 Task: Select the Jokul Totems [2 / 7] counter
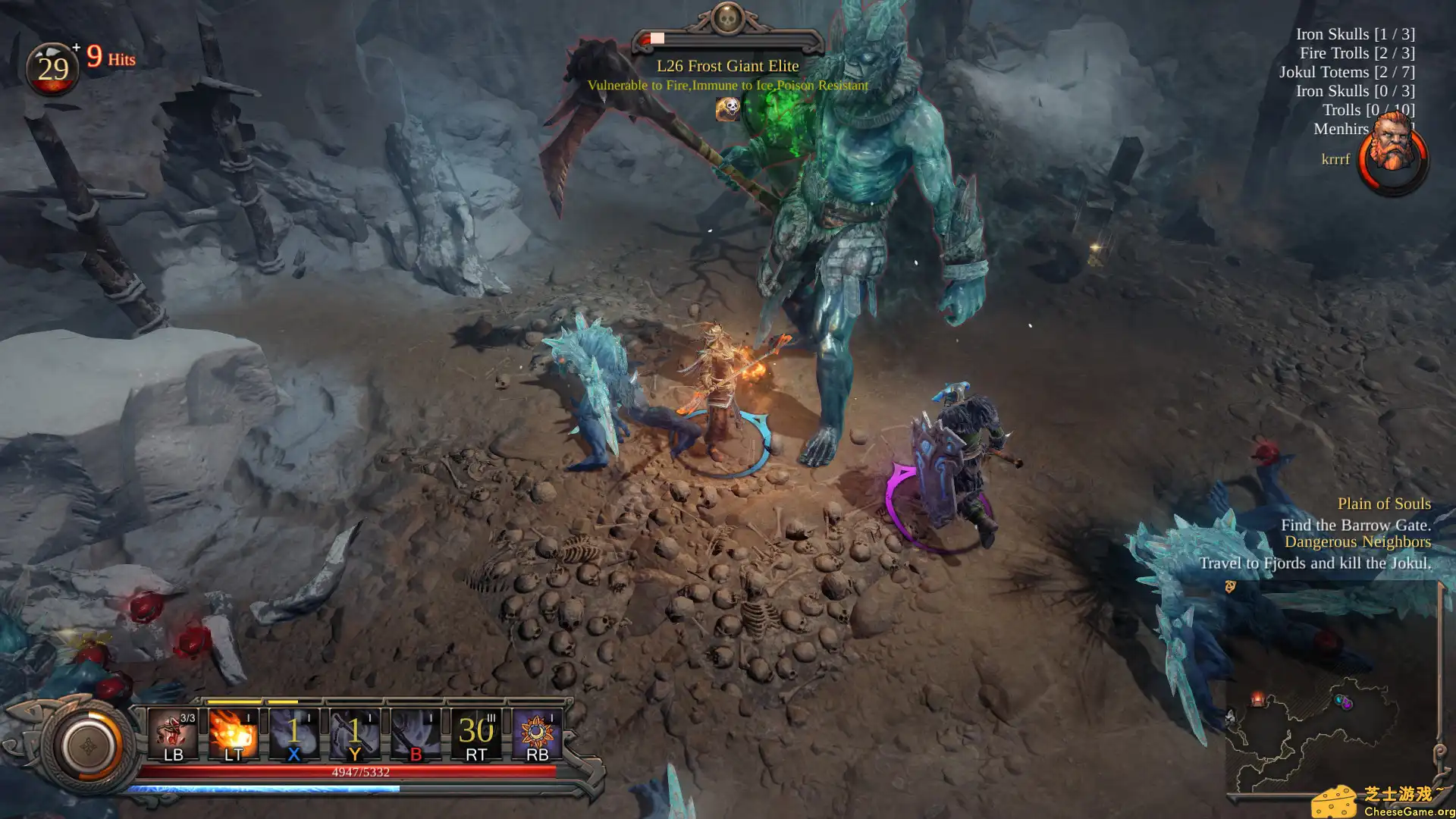pos(1347,72)
